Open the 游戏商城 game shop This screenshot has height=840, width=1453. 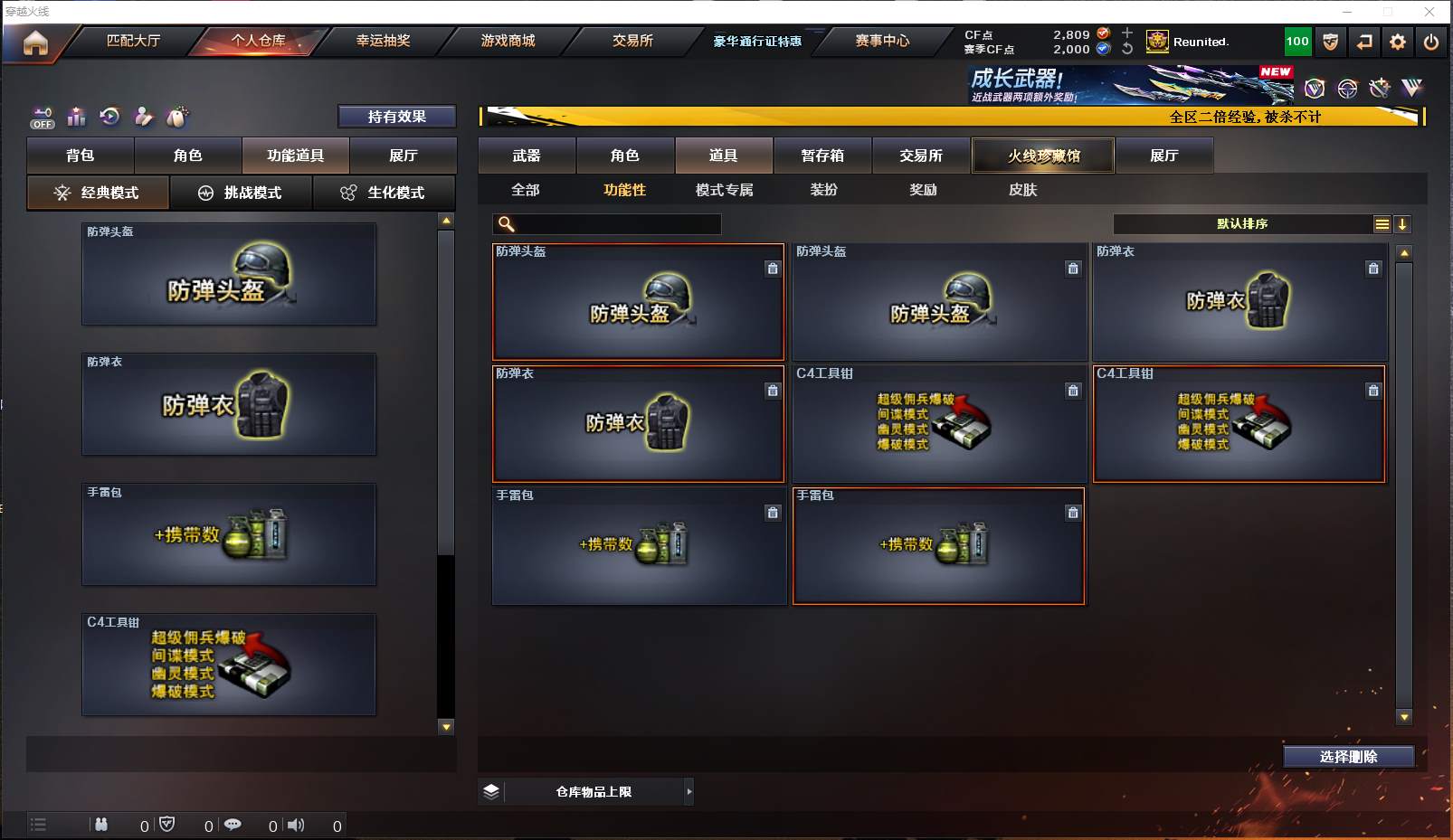[x=508, y=41]
